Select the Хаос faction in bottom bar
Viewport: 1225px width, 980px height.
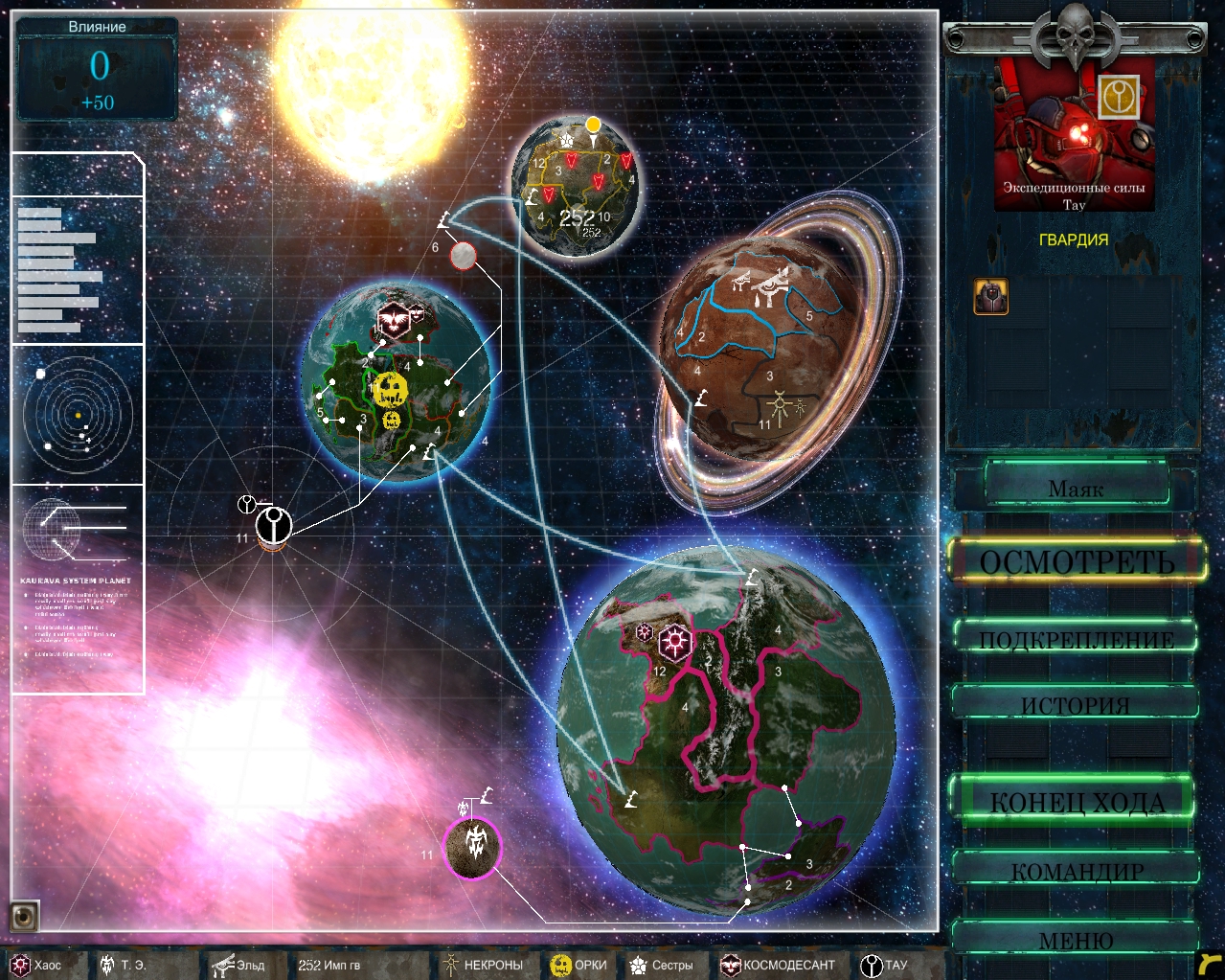(x=36, y=965)
